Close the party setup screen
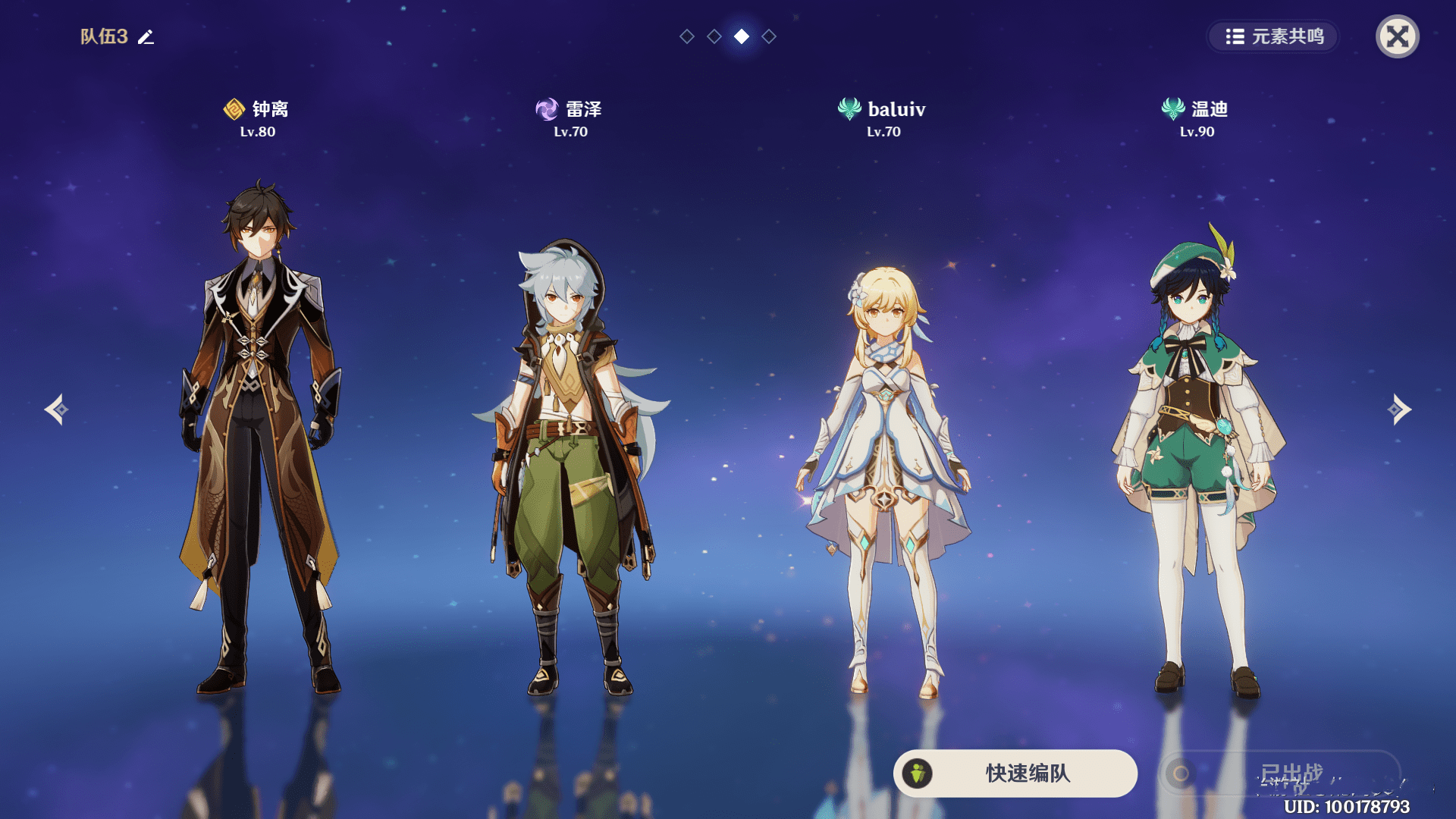Viewport: 1456px width, 819px height. pyautogui.click(x=1397, y=36)
